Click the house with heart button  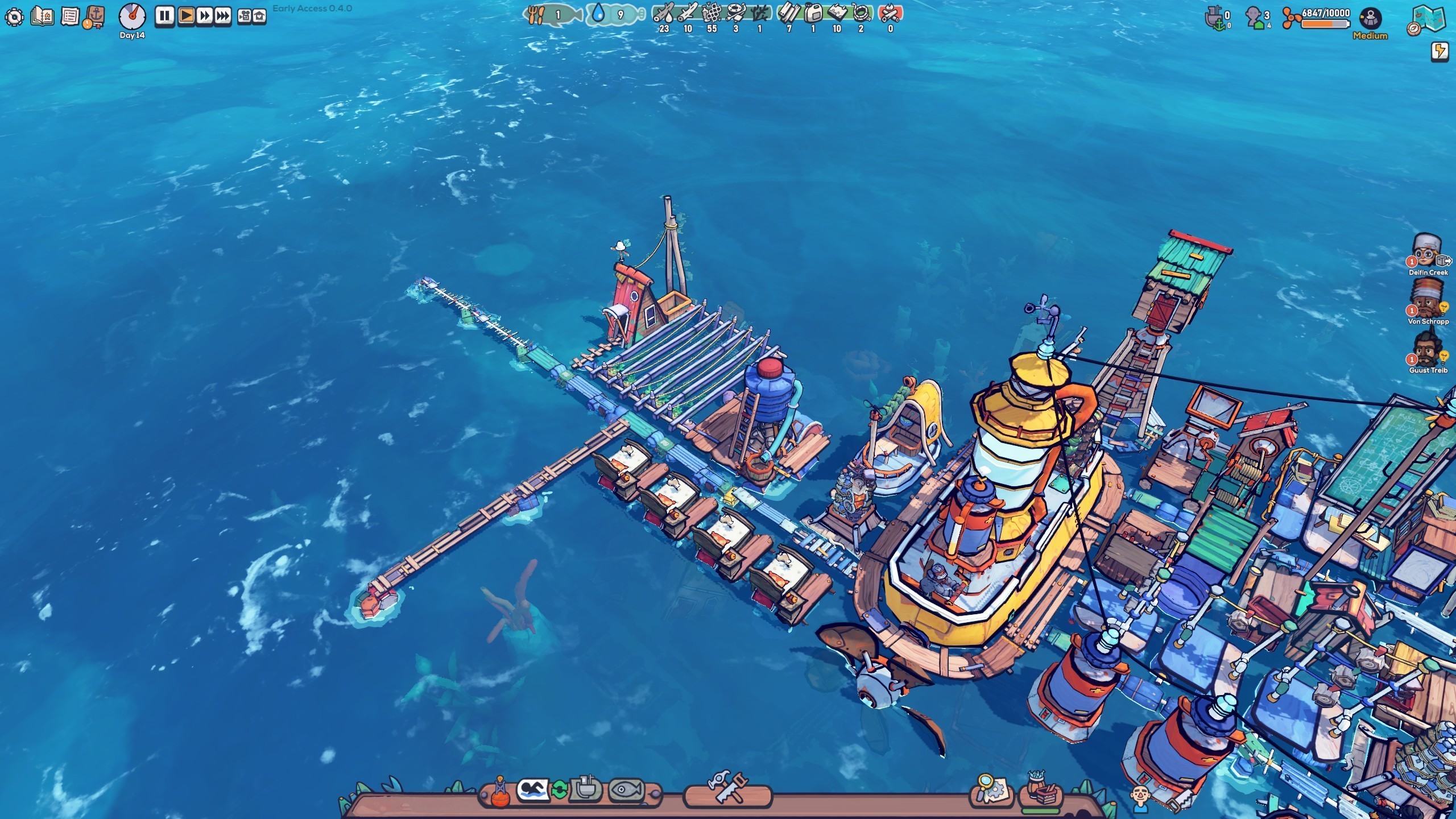[259, 16]
